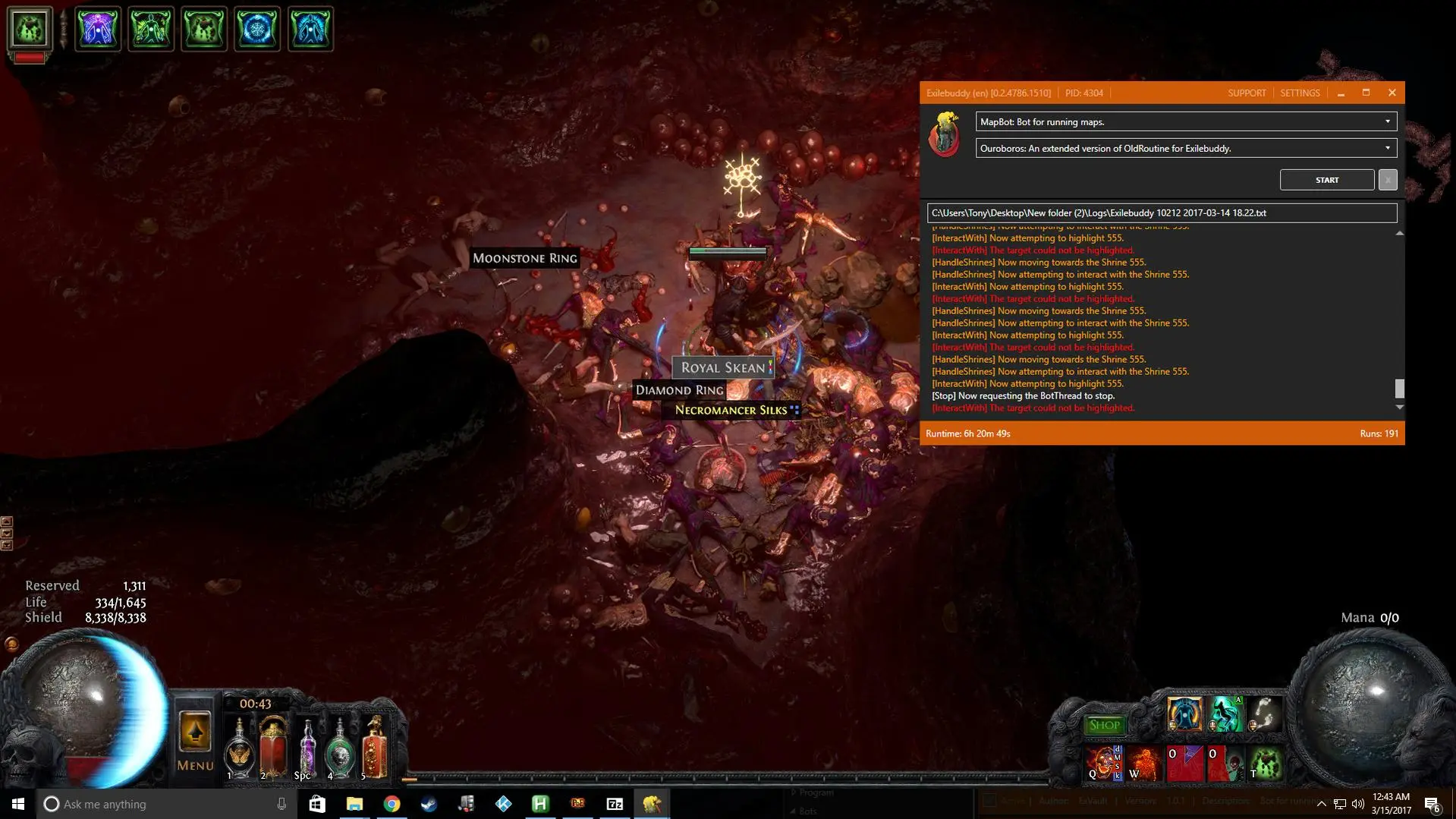Screen dimensions: 1456x819
Task: Select the white footprints move skill slot
Action: 1264,714
